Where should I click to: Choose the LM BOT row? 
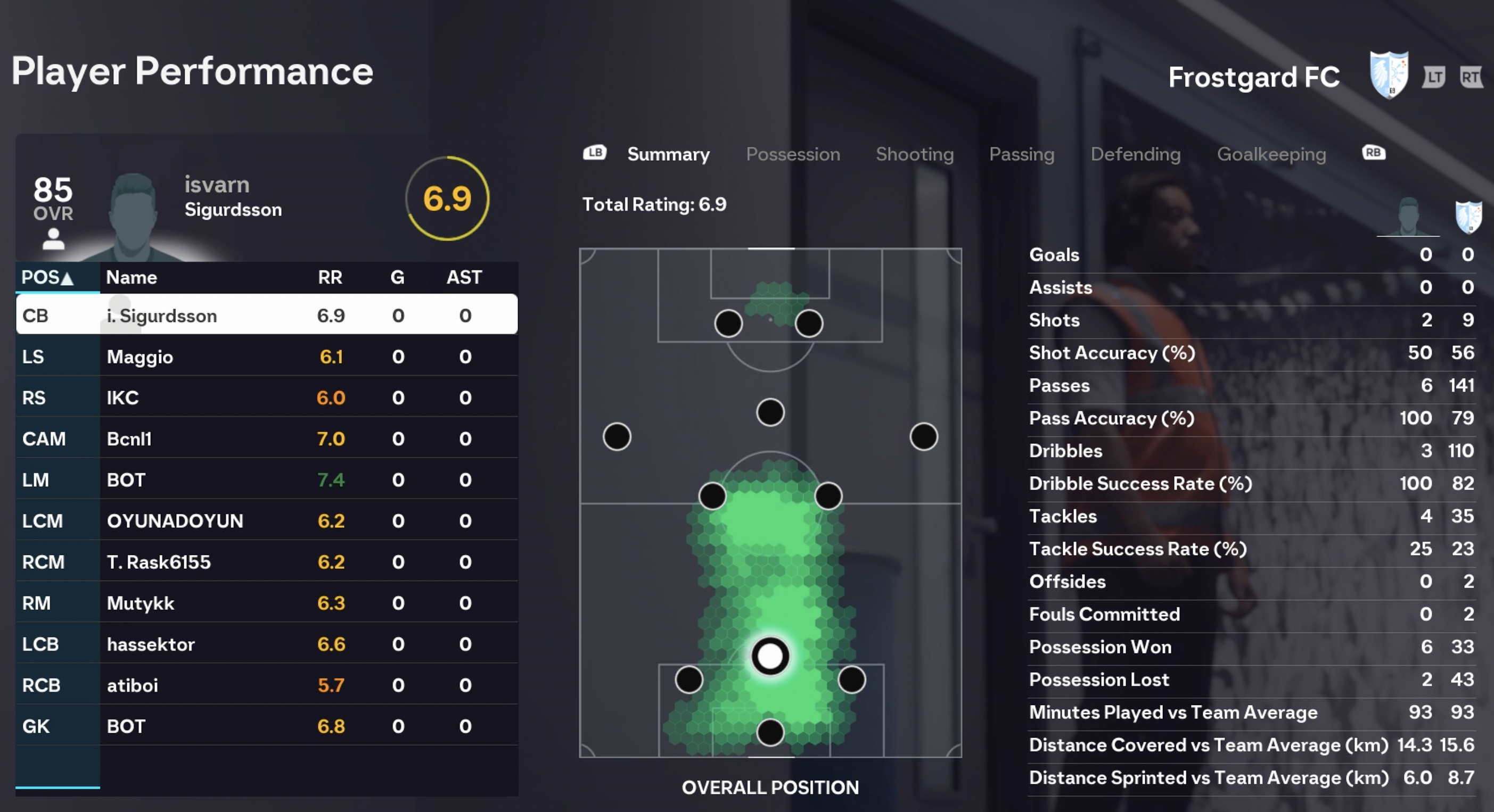(x=267, y=480)
